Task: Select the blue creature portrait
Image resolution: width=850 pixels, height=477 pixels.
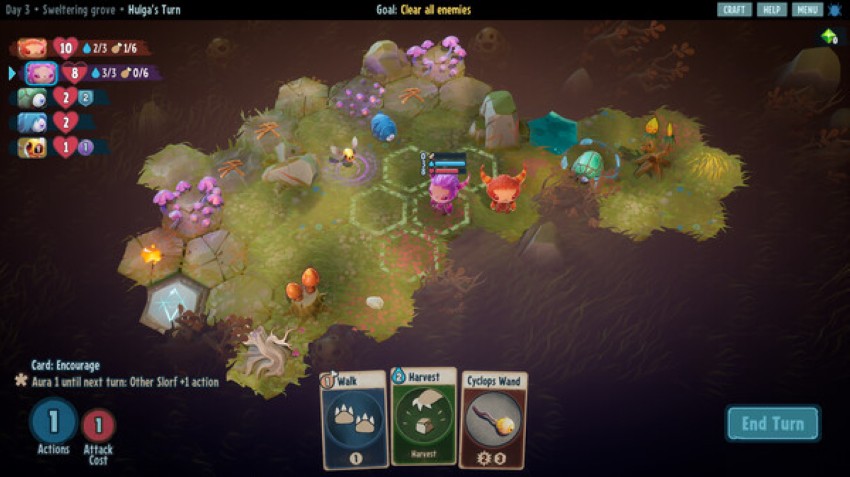Action: [33, 123]
